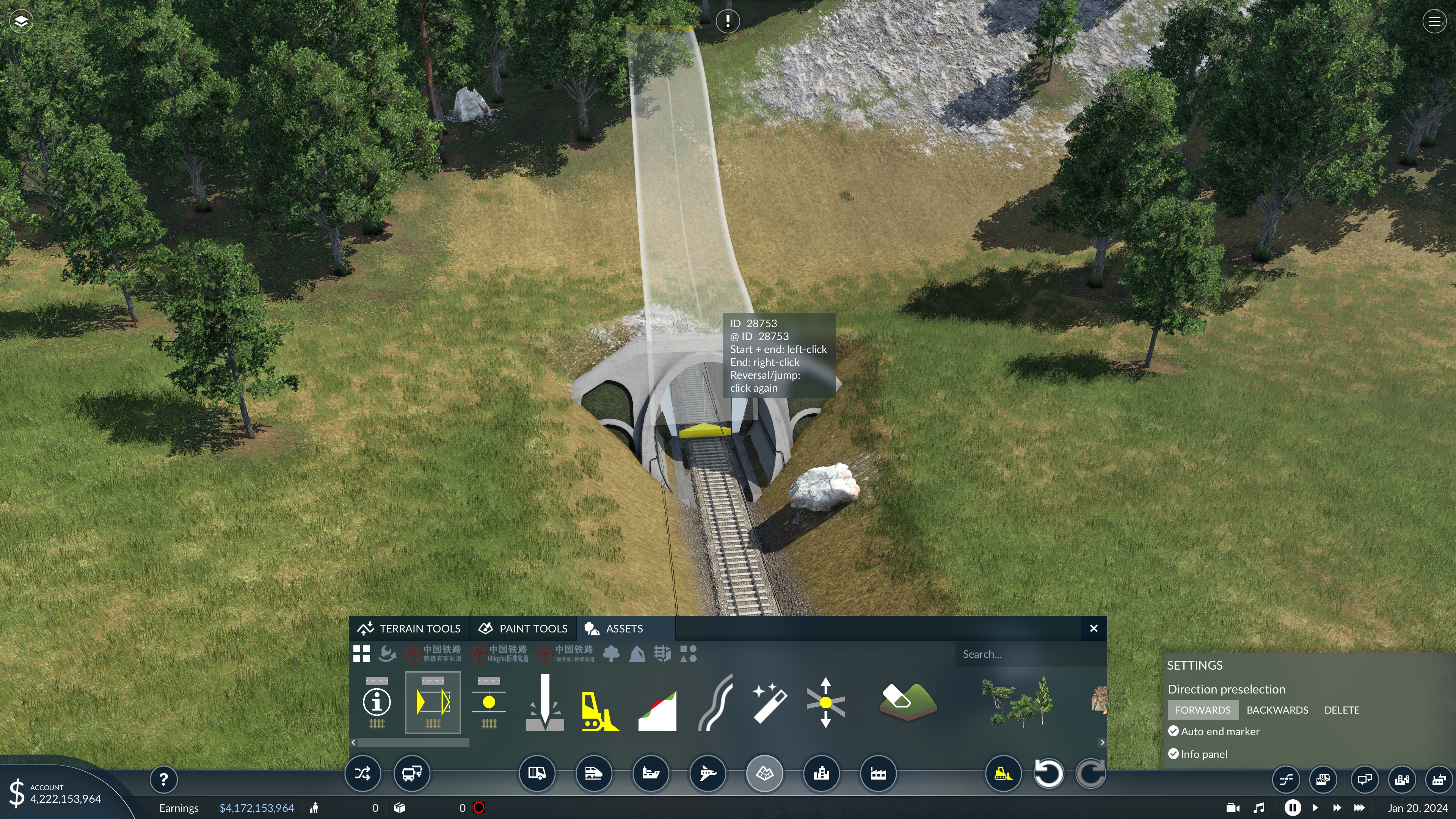This screenshot has width=1456, height=819.
Task: Open the layers menu icon
Action: click(x=21, y=22)
